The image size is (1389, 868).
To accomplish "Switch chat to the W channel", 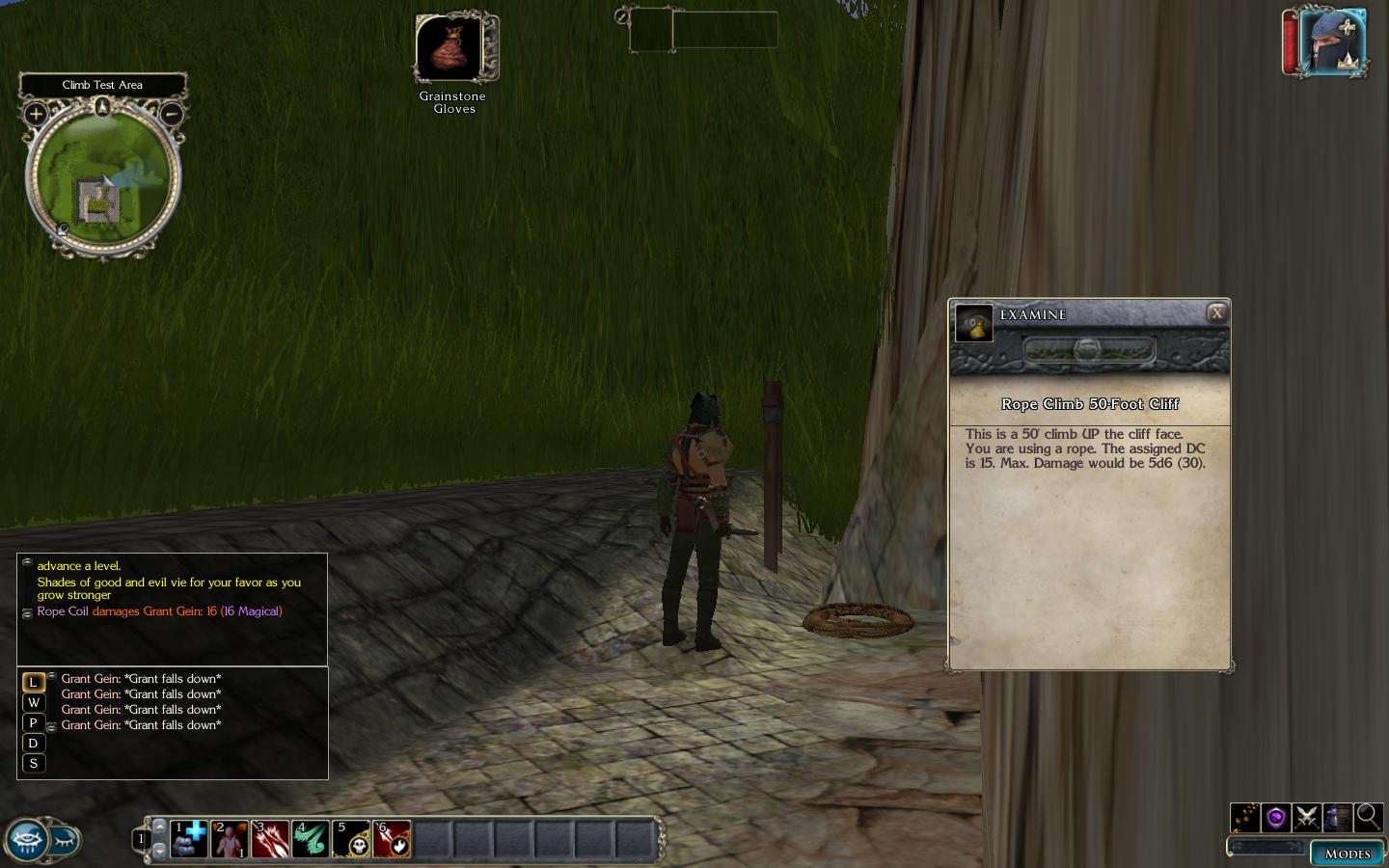I will click(33, 702).
